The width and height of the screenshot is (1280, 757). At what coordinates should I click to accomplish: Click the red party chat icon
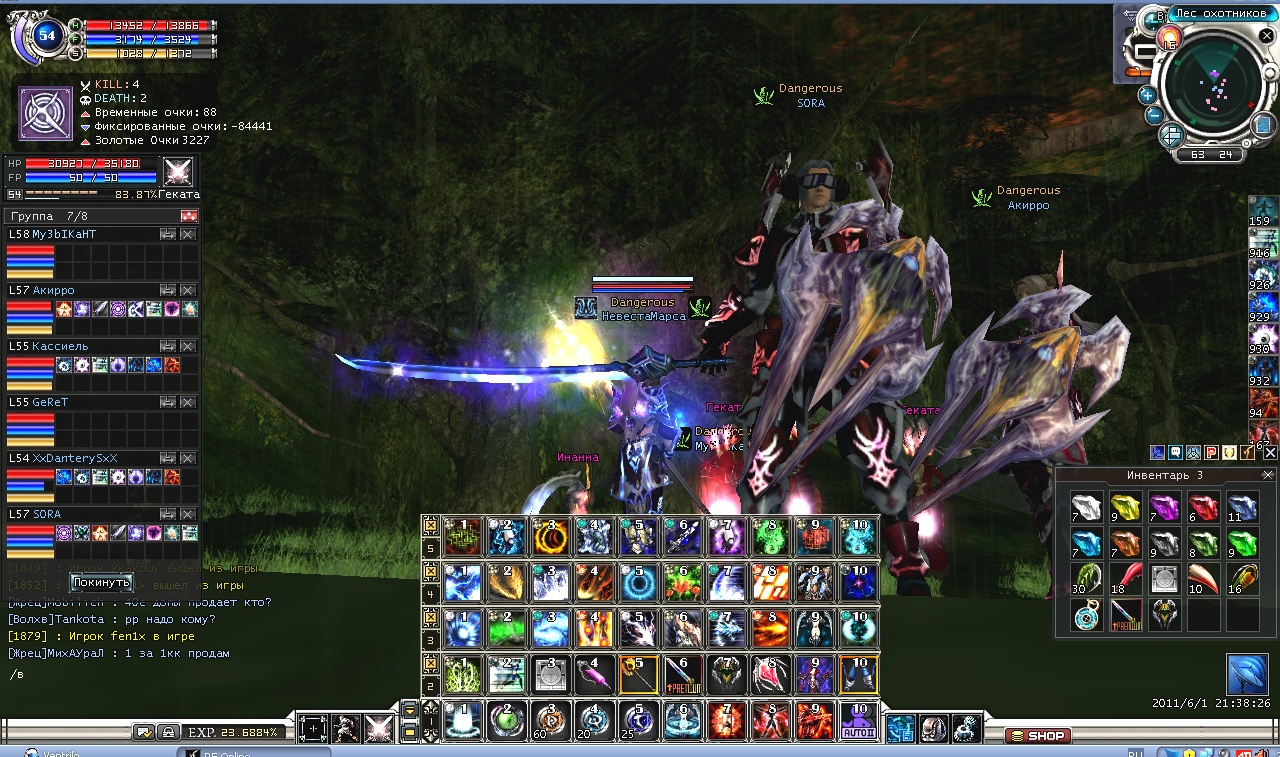pyautogui.click(x=1210, y=452)
